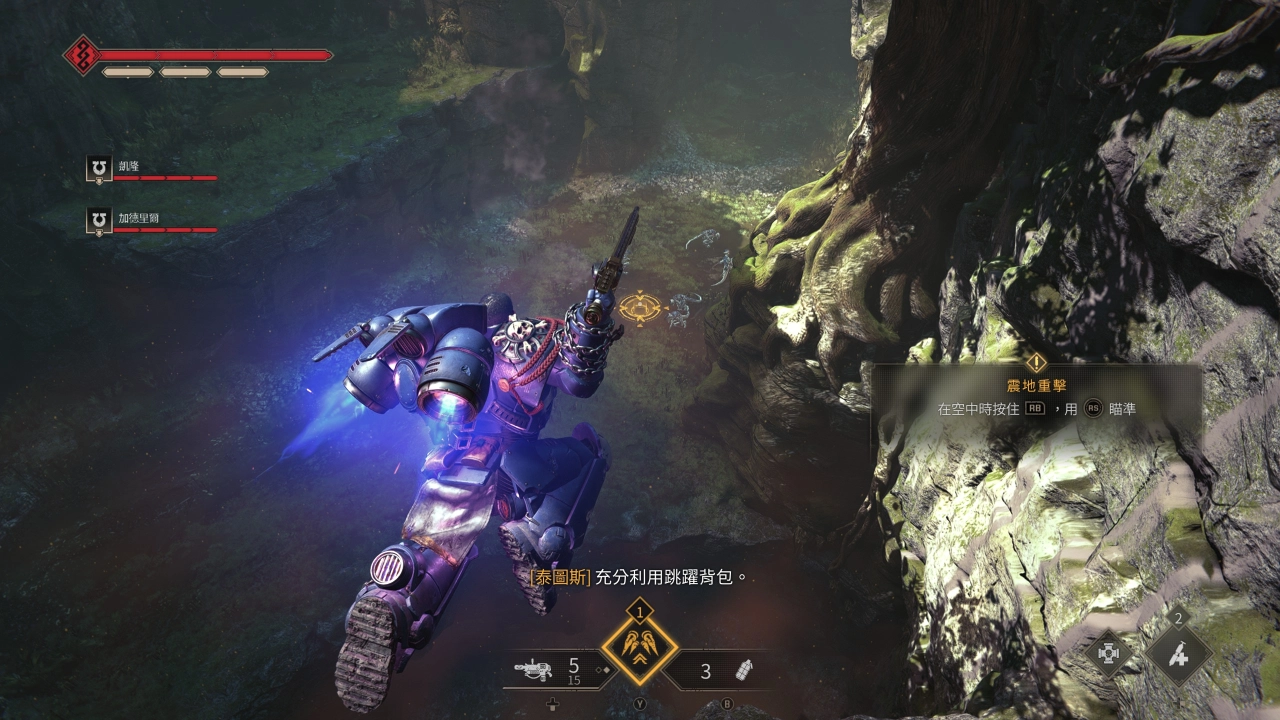Click the grenade icon showing 3

(x=745, y=670)
